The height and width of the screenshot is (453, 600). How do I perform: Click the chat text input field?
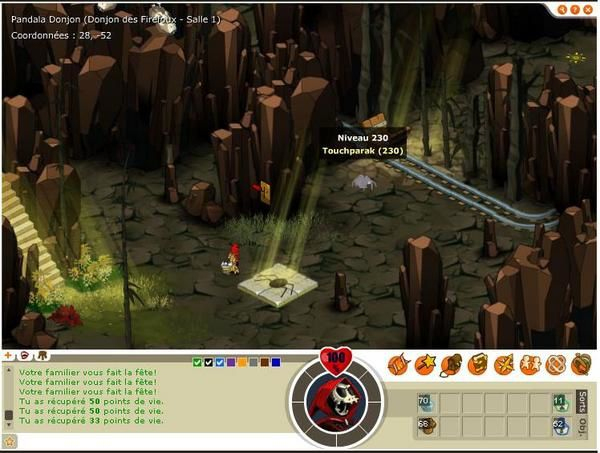click(x=150, y=440)
